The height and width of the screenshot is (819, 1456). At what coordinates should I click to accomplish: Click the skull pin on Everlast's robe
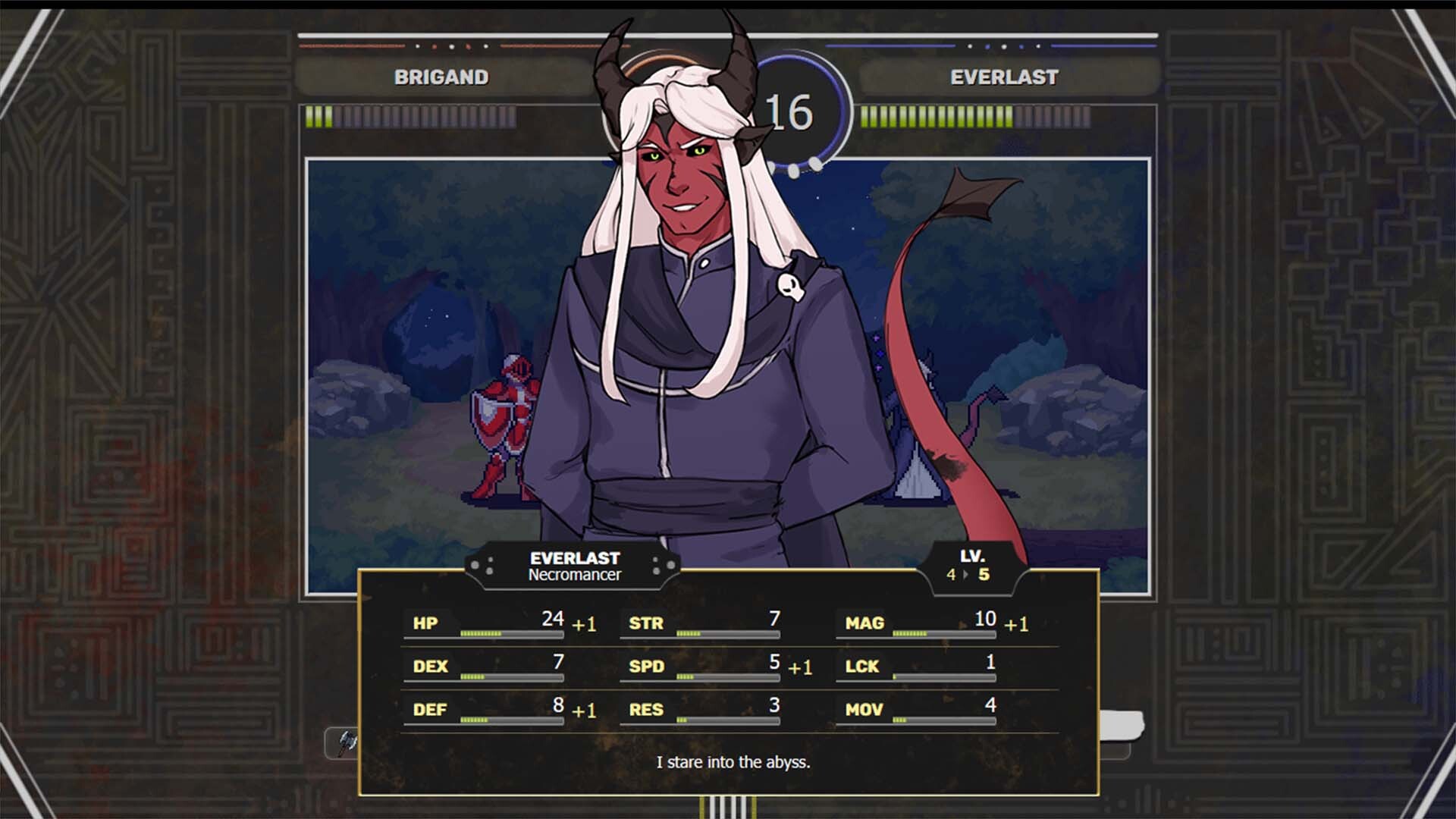click(x=791, y=285)
